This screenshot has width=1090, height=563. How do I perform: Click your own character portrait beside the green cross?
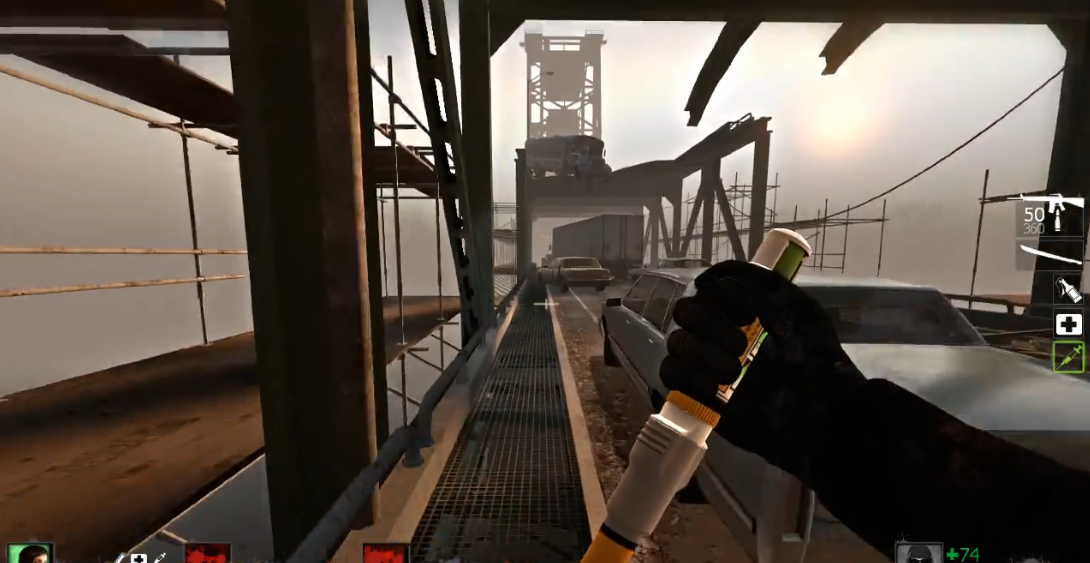[918, 554]
